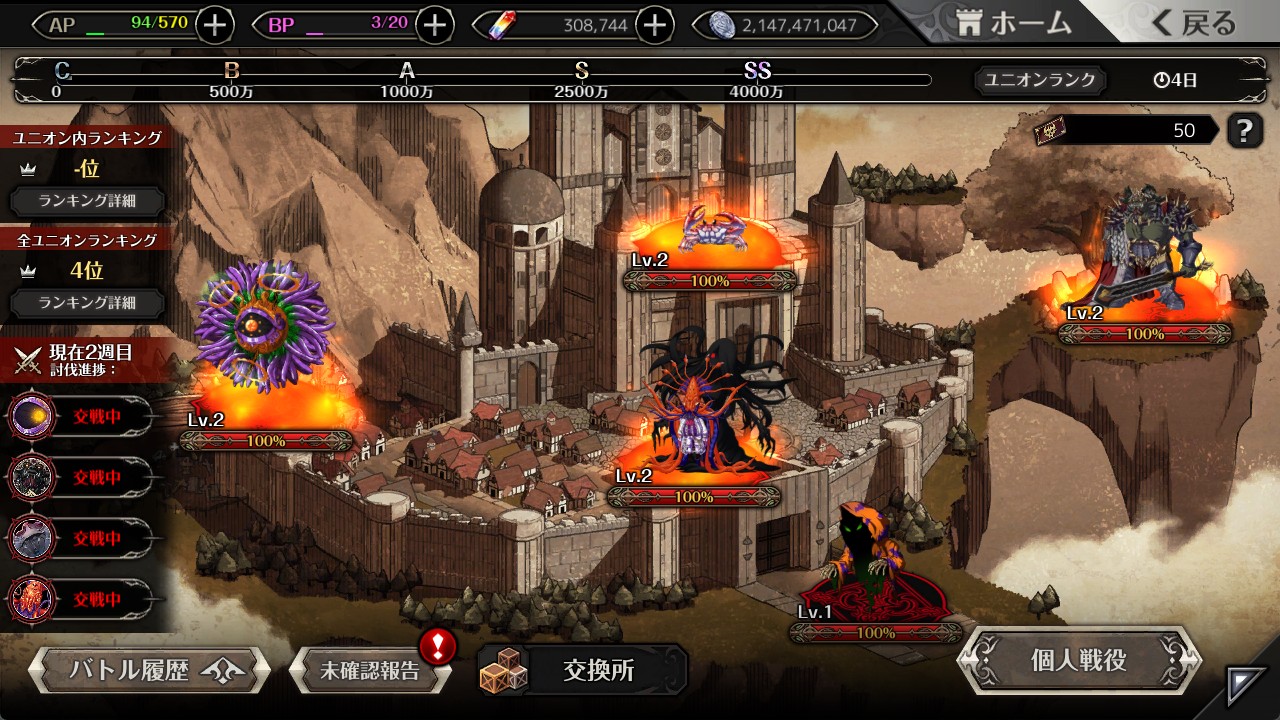The width and height of the screenshot is (1280, 720).
Task: Expand the corner triangle menu
Action: point(1246,686)
